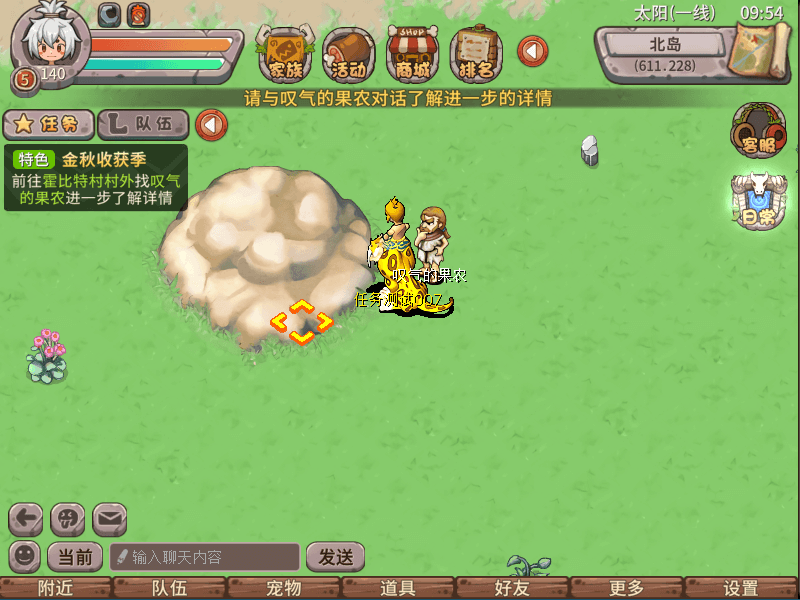Contact 客服 customer service

coord(757,132)
